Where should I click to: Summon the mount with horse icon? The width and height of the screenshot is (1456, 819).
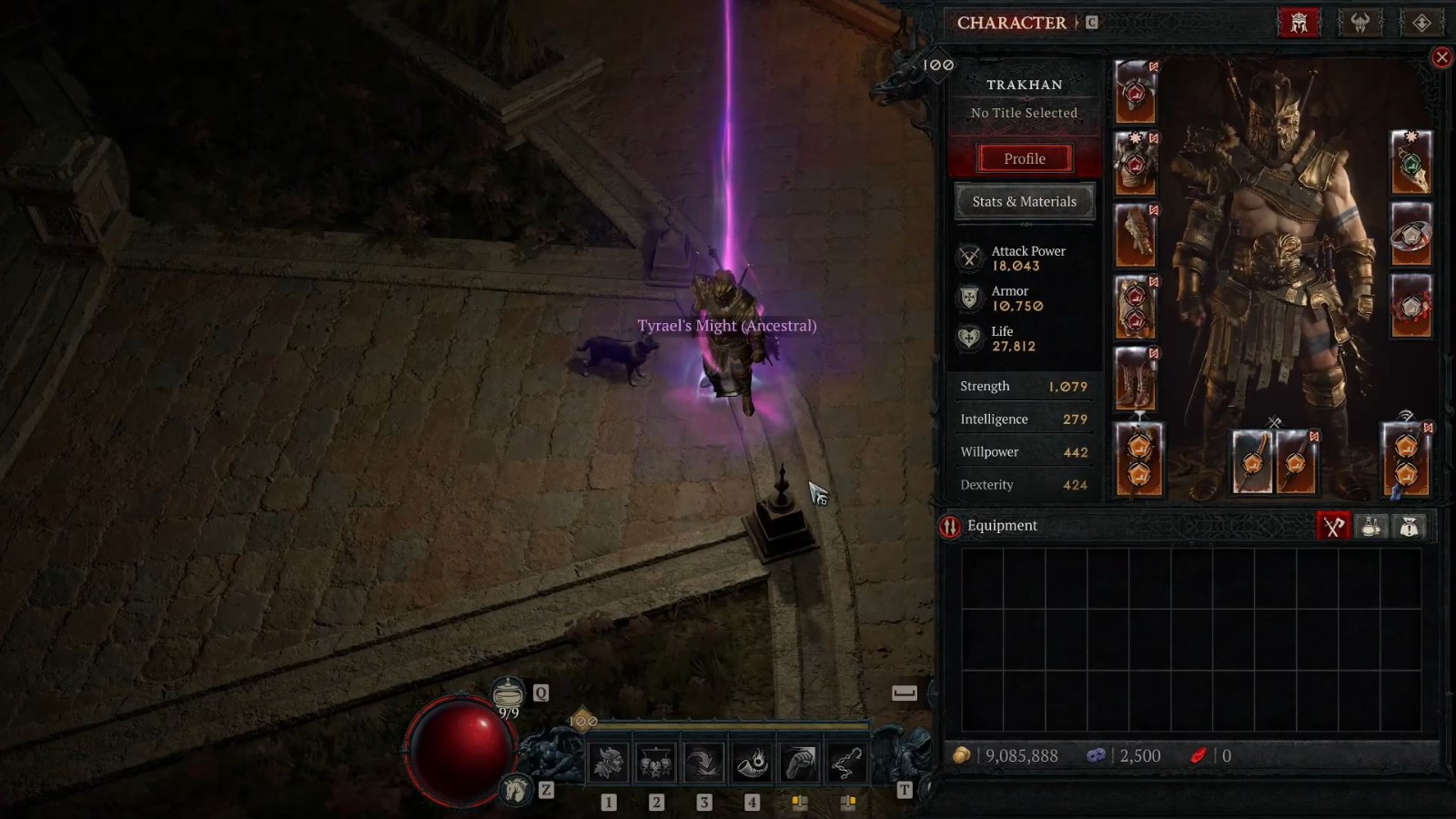[516, 789]
